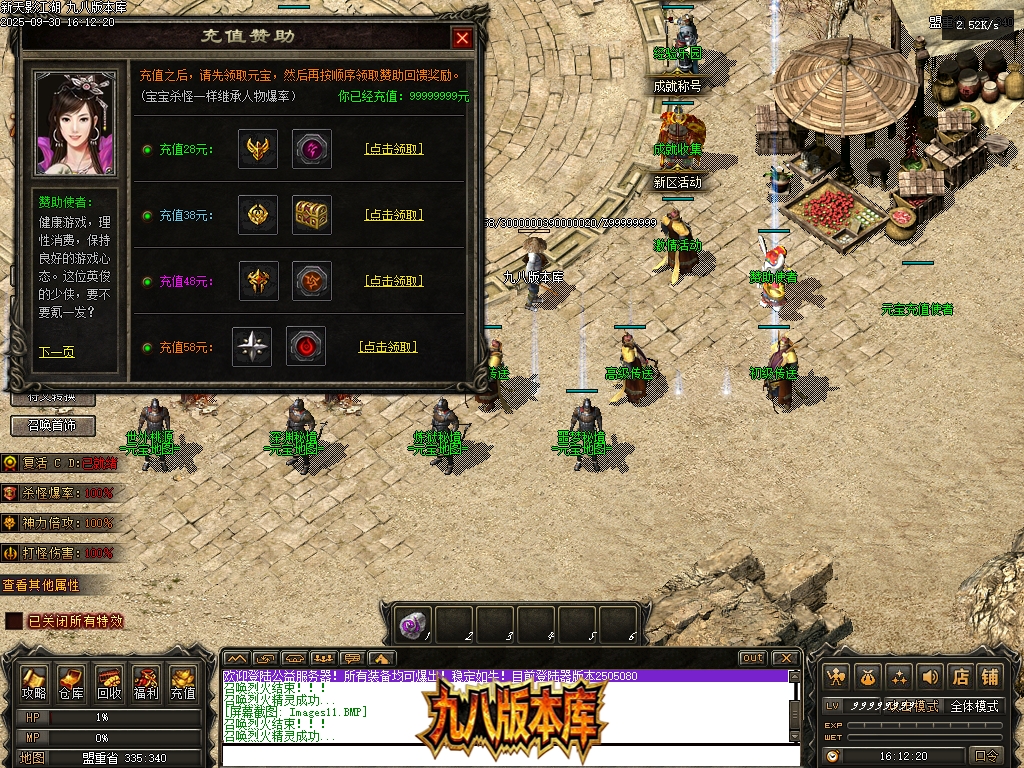Open the 召唤首饰 button

coord(53,426)
